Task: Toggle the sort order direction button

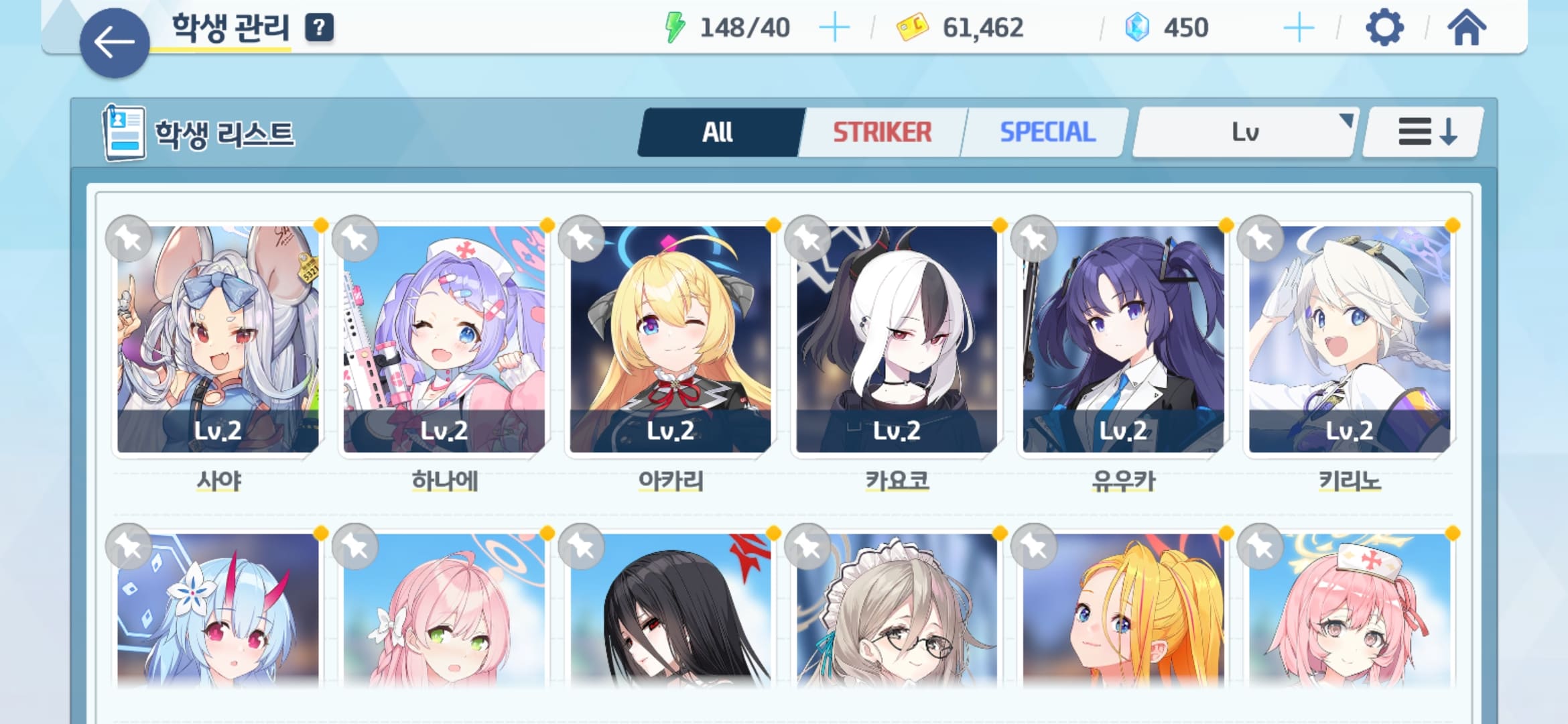Action: [1425, 132]
